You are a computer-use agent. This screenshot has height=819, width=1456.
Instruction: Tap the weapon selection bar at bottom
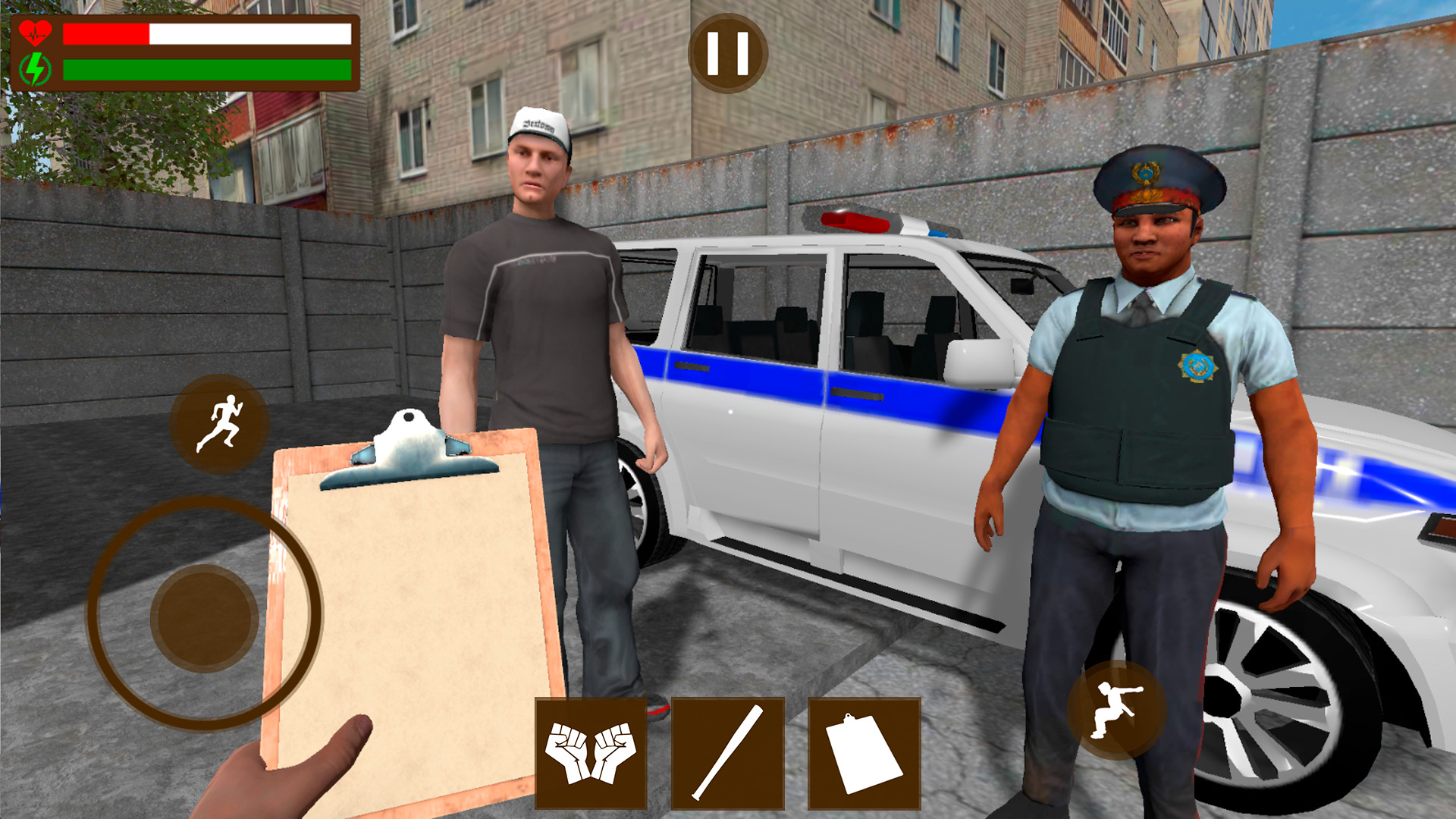(x=728, y=755)
